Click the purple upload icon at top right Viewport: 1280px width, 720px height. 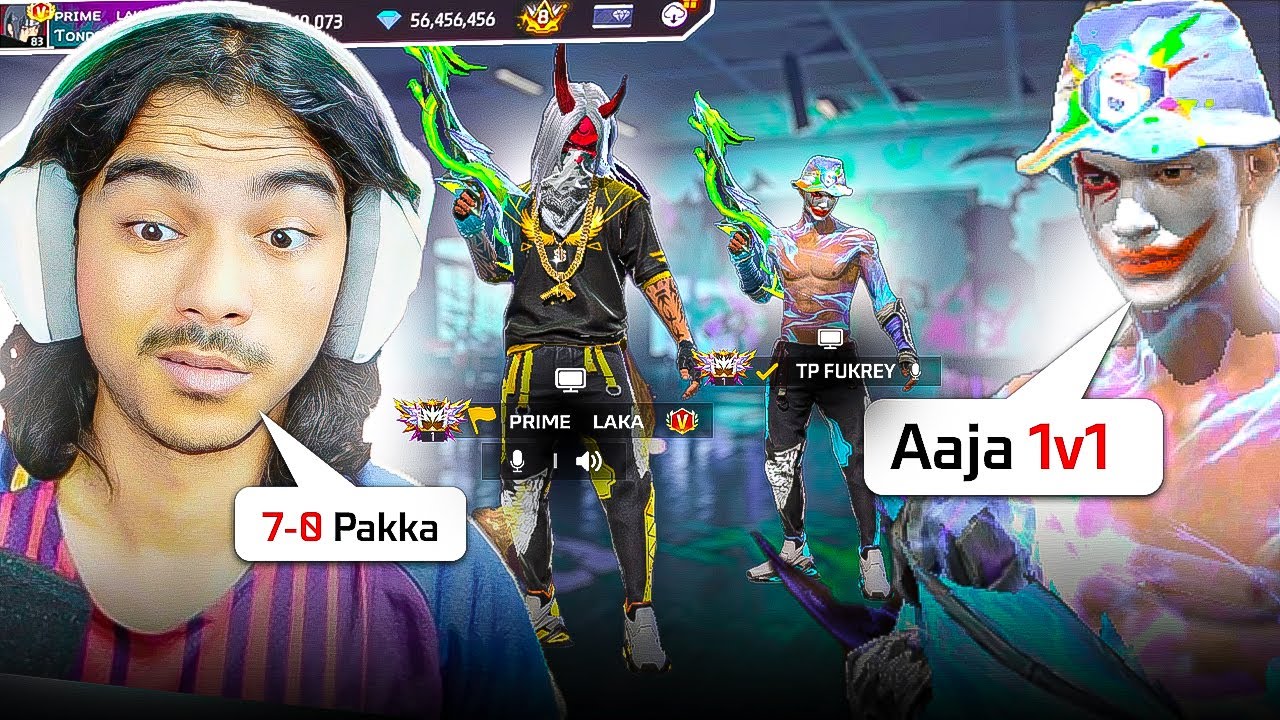coord(672,15)
